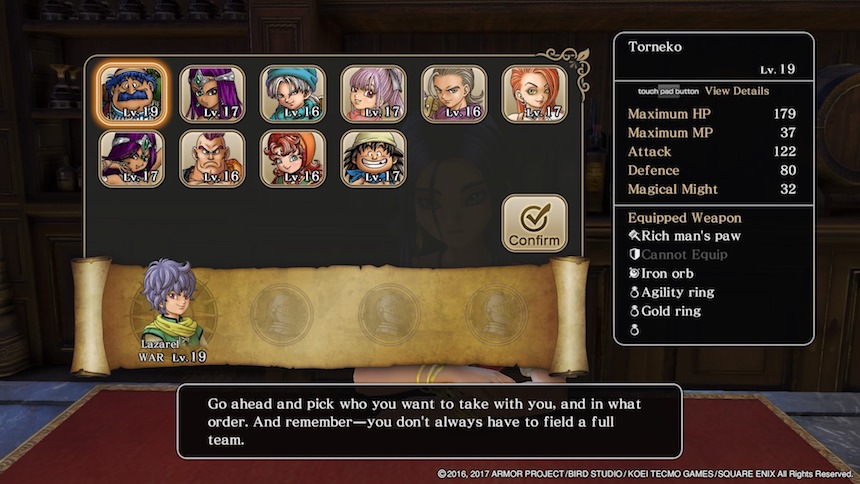This screenshot has width=860, height=484.
Task: Confirm the party selection
Action: click(x=534, y=223)
